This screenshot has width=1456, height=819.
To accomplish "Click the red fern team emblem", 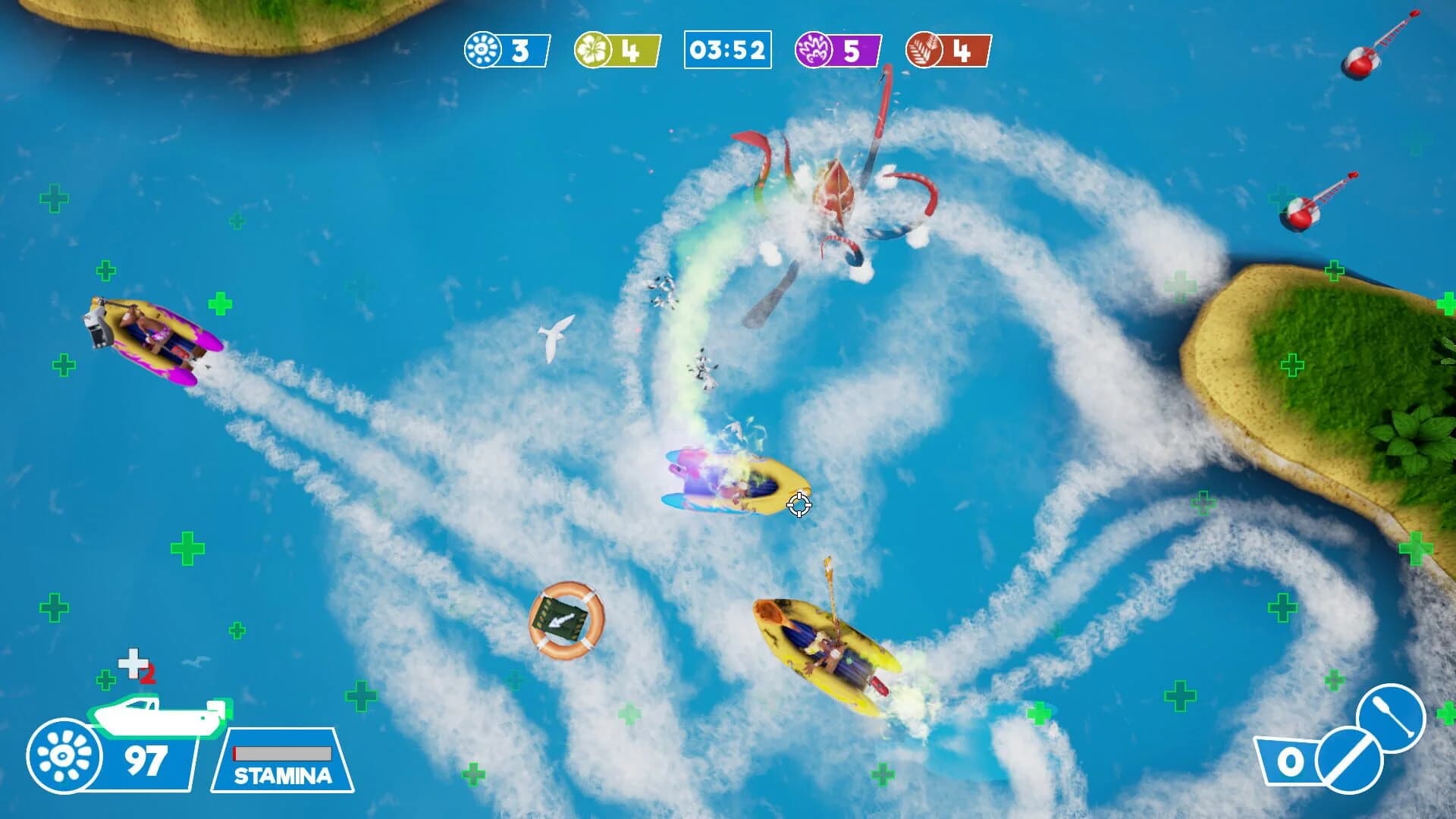I will click(x=924, y=49).
